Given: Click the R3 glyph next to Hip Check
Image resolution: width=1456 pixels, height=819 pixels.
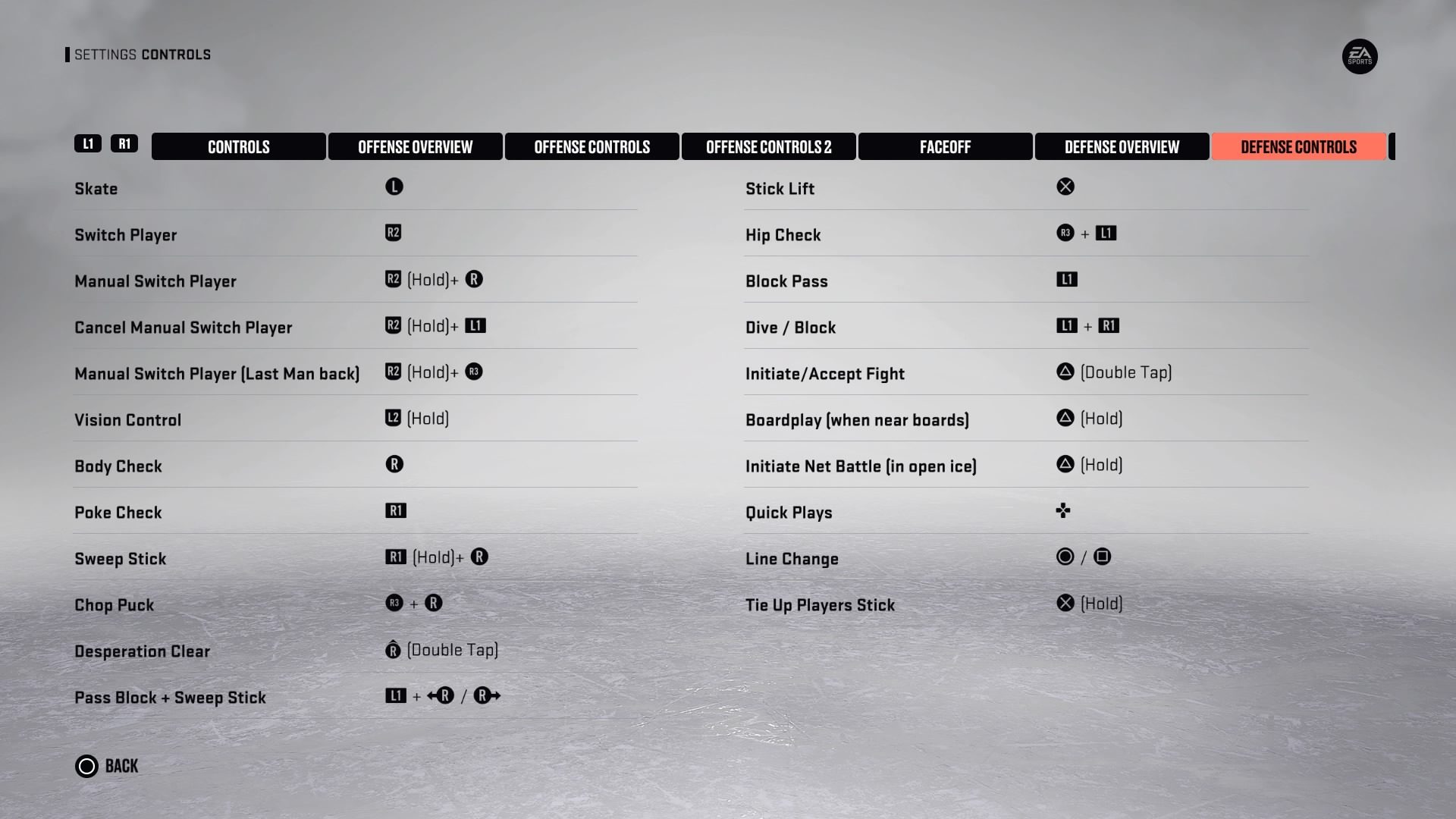Looking at the screenshot, I should (1065, 233).
